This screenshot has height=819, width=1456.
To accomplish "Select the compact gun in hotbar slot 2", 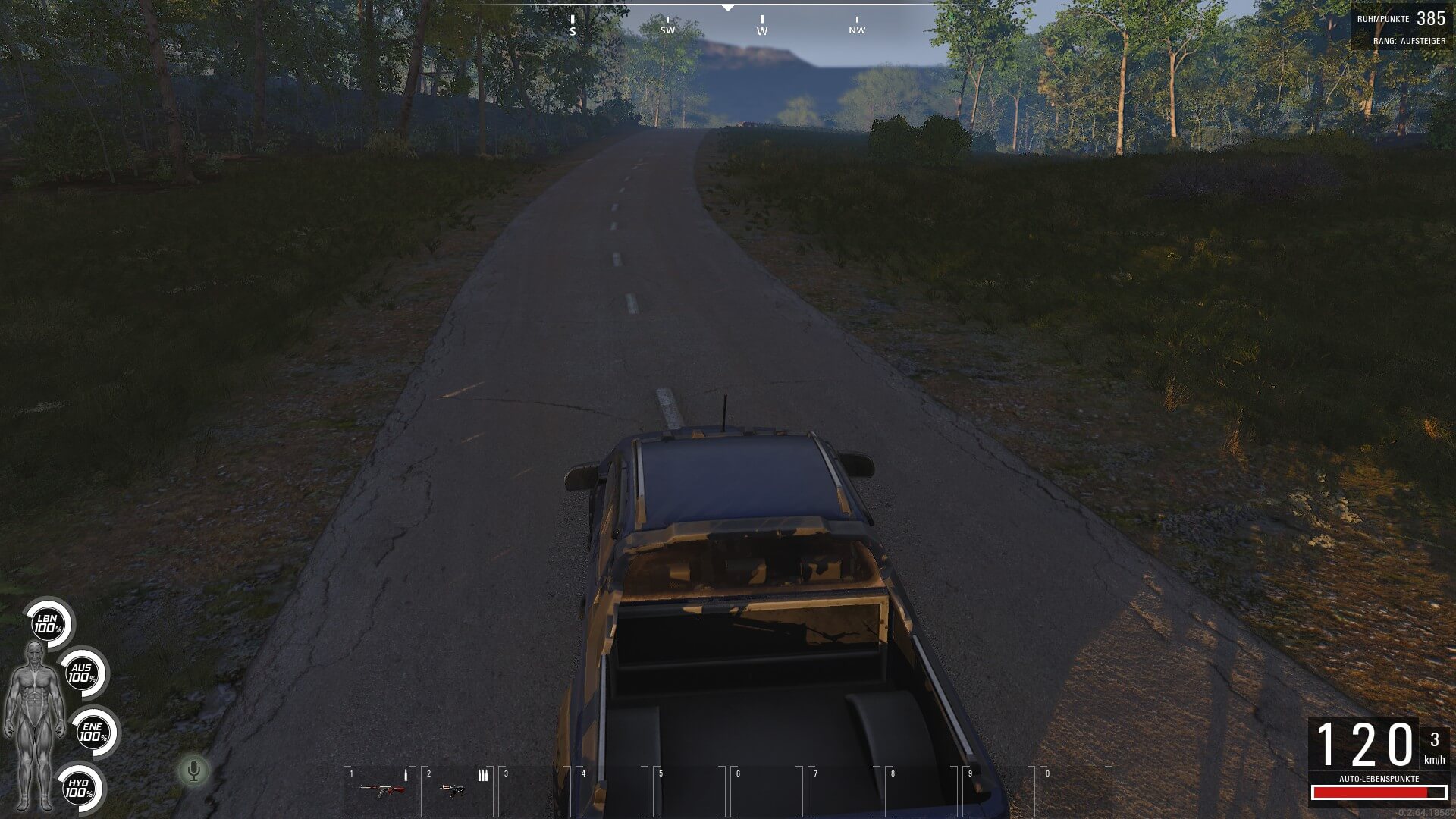I will pyautogui.click(x=454, y=789).
